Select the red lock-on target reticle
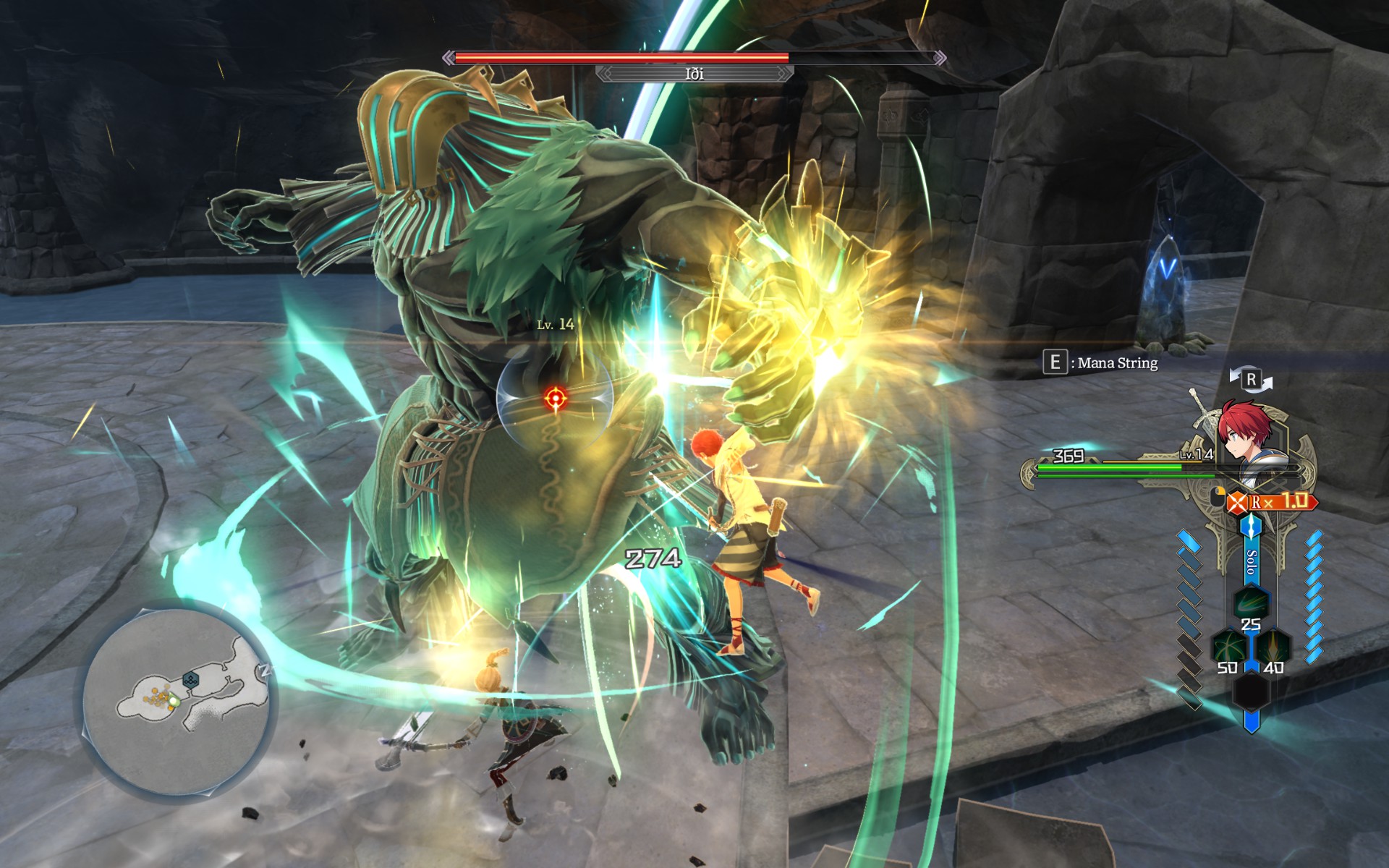 (x=556, y=397)
